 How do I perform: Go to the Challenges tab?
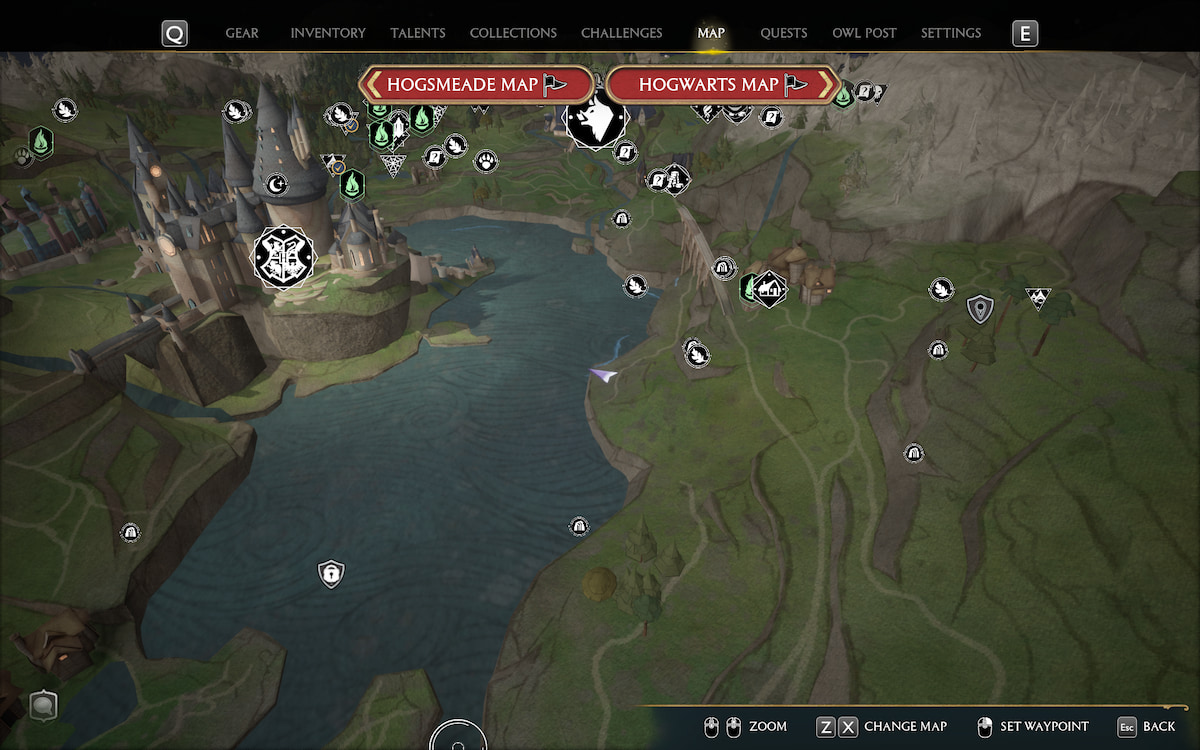point(621,33)
